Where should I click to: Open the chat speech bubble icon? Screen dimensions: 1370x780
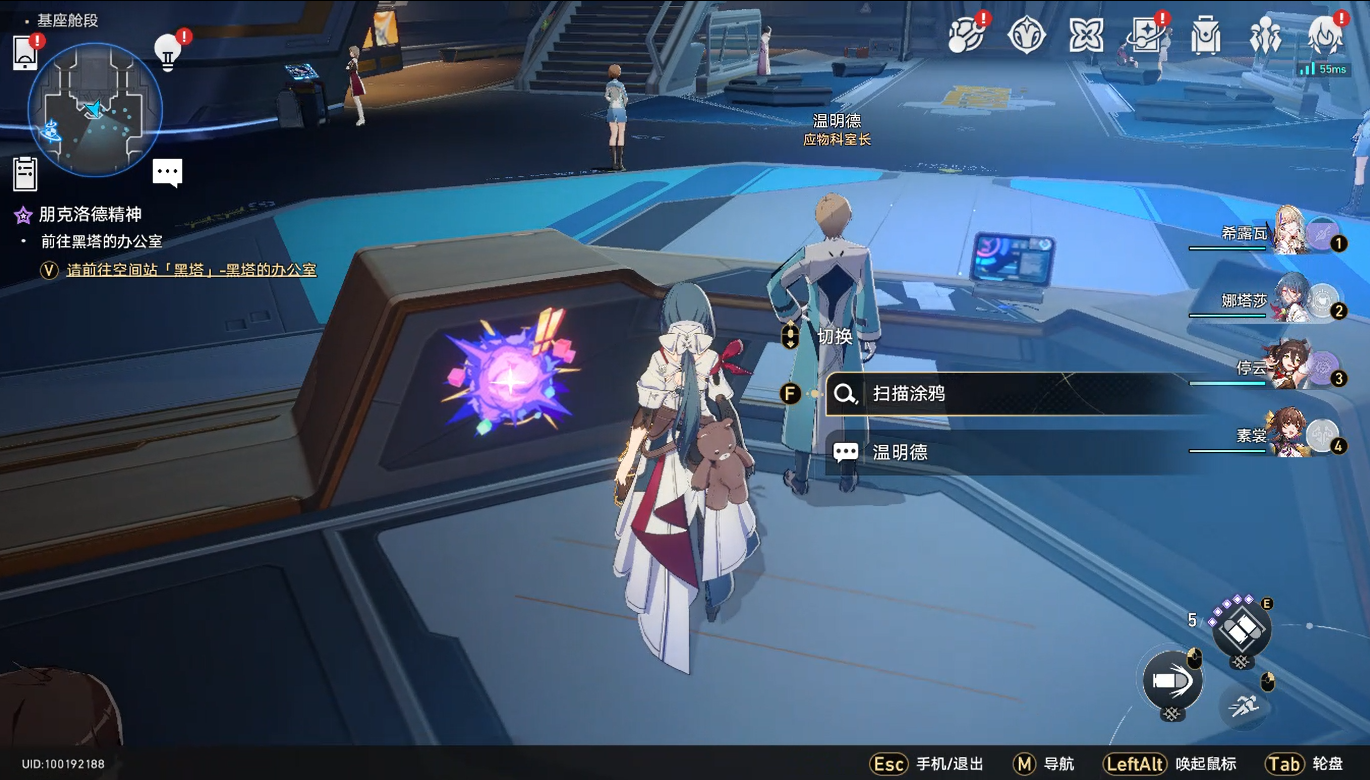tap(167, 172)
